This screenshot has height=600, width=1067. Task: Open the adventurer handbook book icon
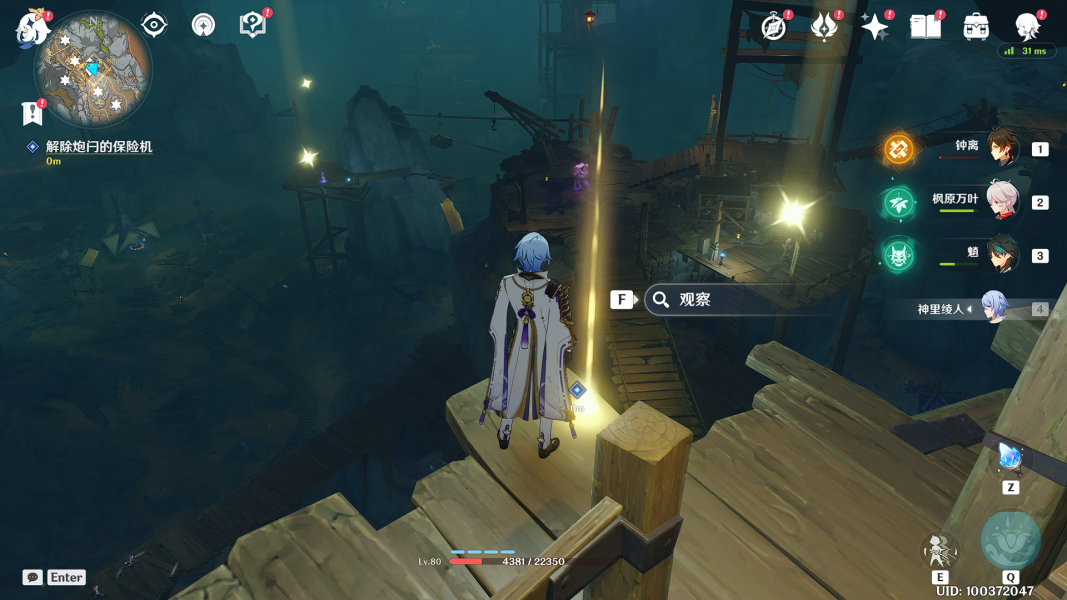click(925, 27)
